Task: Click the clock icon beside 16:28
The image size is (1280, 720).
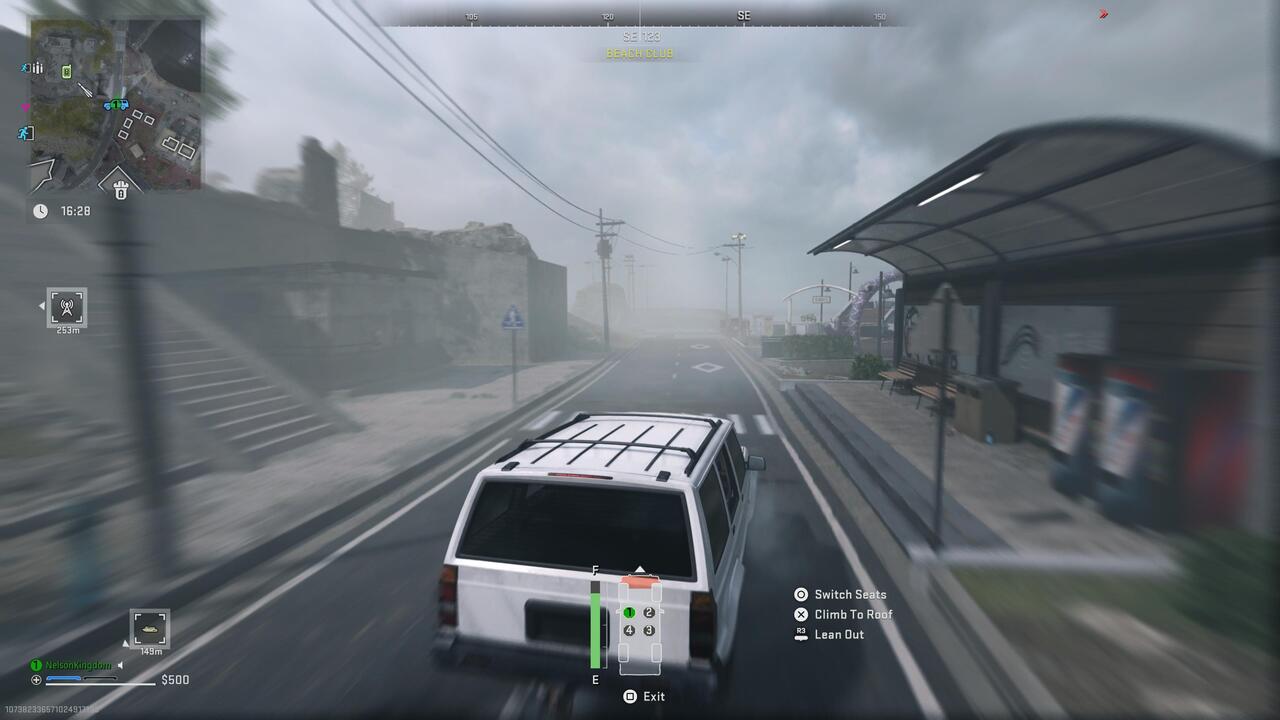Action: tap(40, 211)
